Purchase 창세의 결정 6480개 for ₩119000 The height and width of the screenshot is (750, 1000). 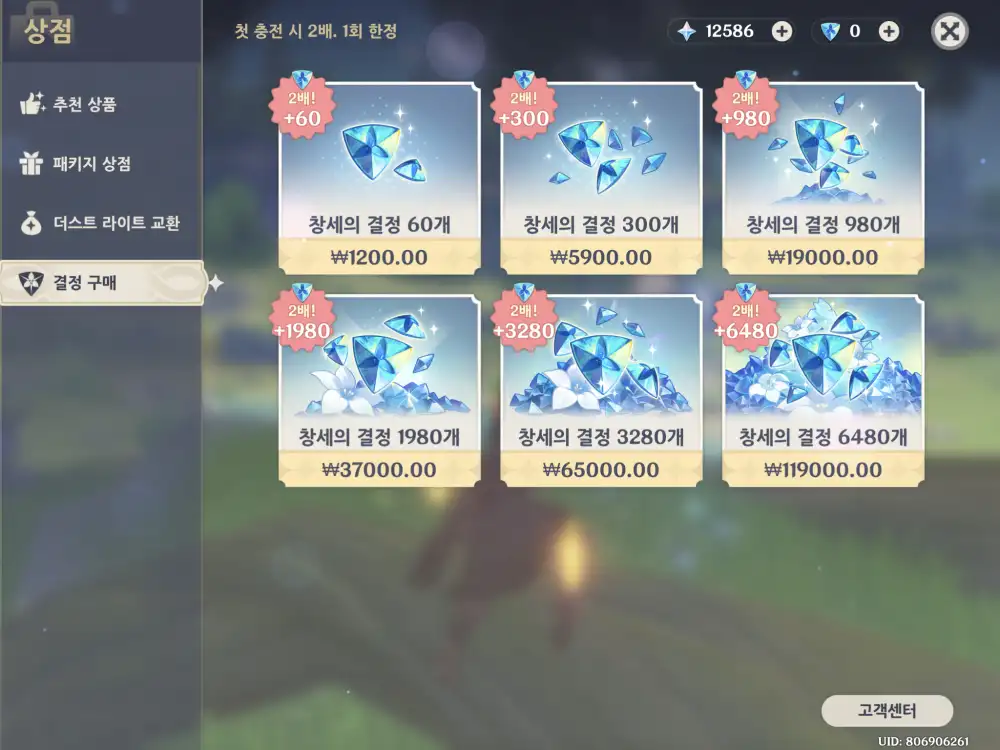823,390
